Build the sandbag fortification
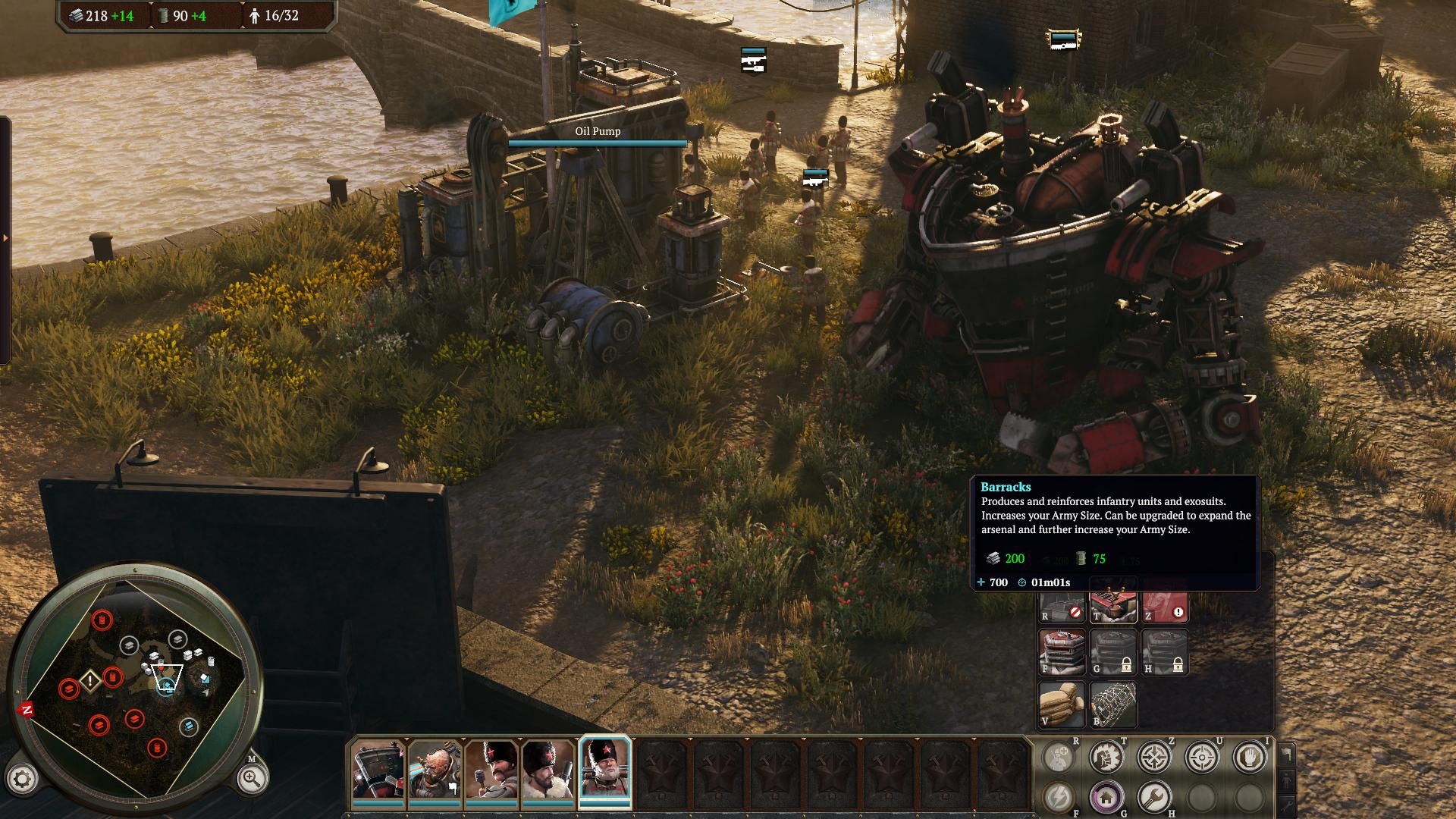The image size is (1456, 819). 1062,704
